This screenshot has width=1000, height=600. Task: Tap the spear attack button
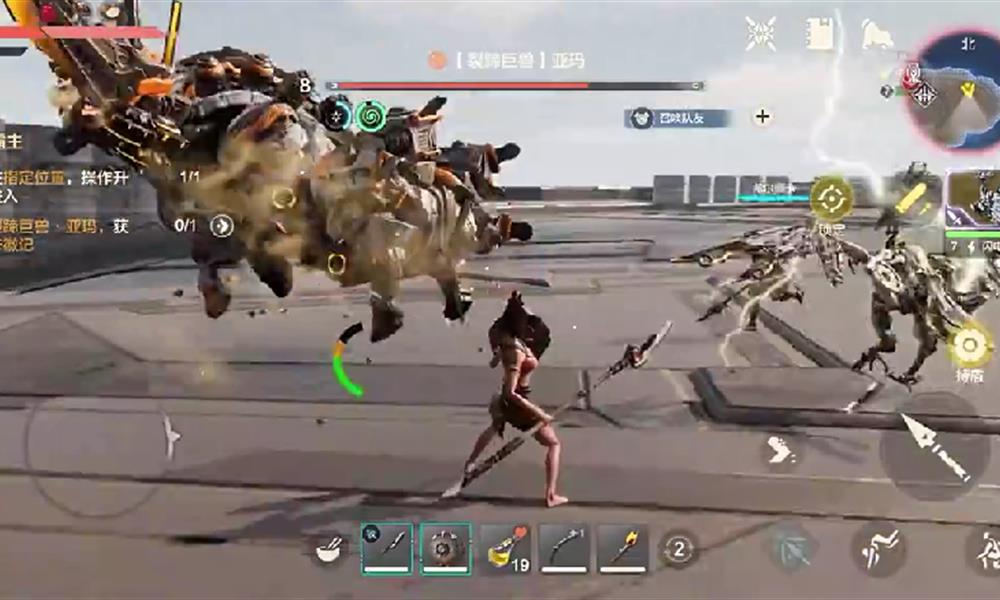[935, 447]
